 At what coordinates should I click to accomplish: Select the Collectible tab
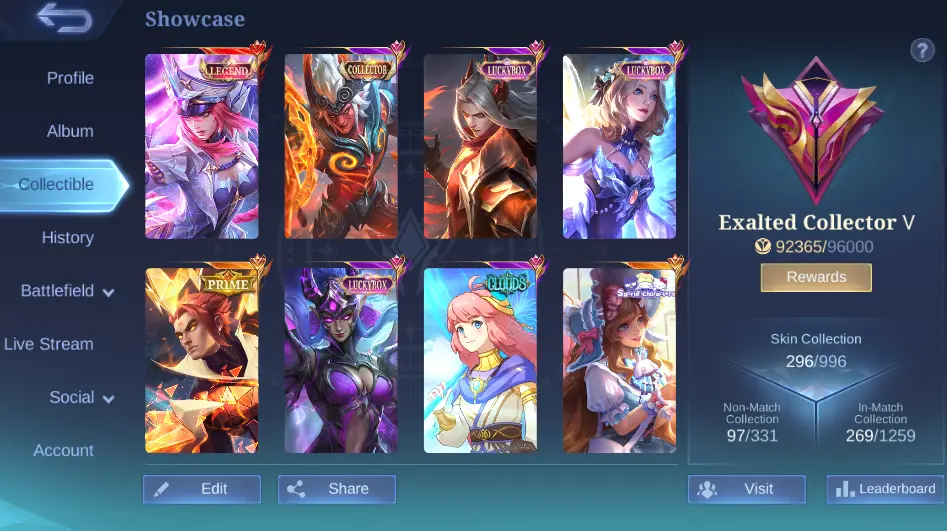[x=57, y=185]
